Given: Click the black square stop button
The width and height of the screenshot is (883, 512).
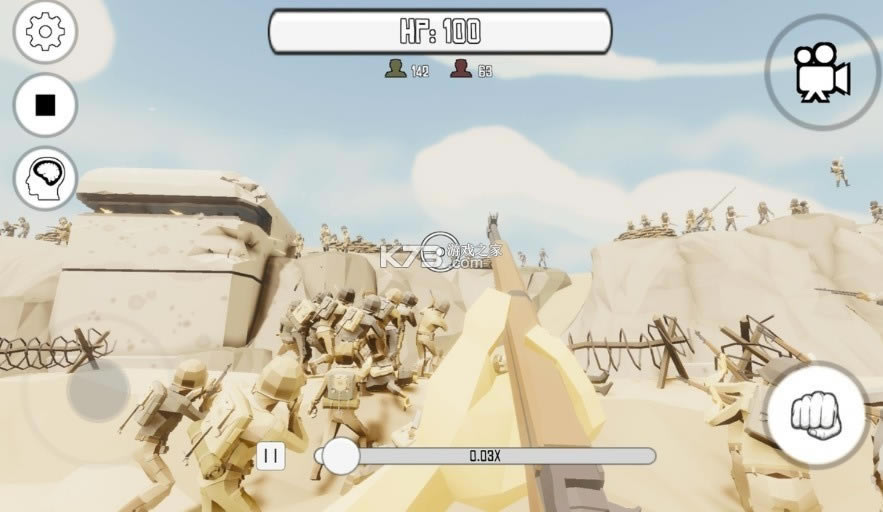Looking at the screenshot, I should pos(45,105).
